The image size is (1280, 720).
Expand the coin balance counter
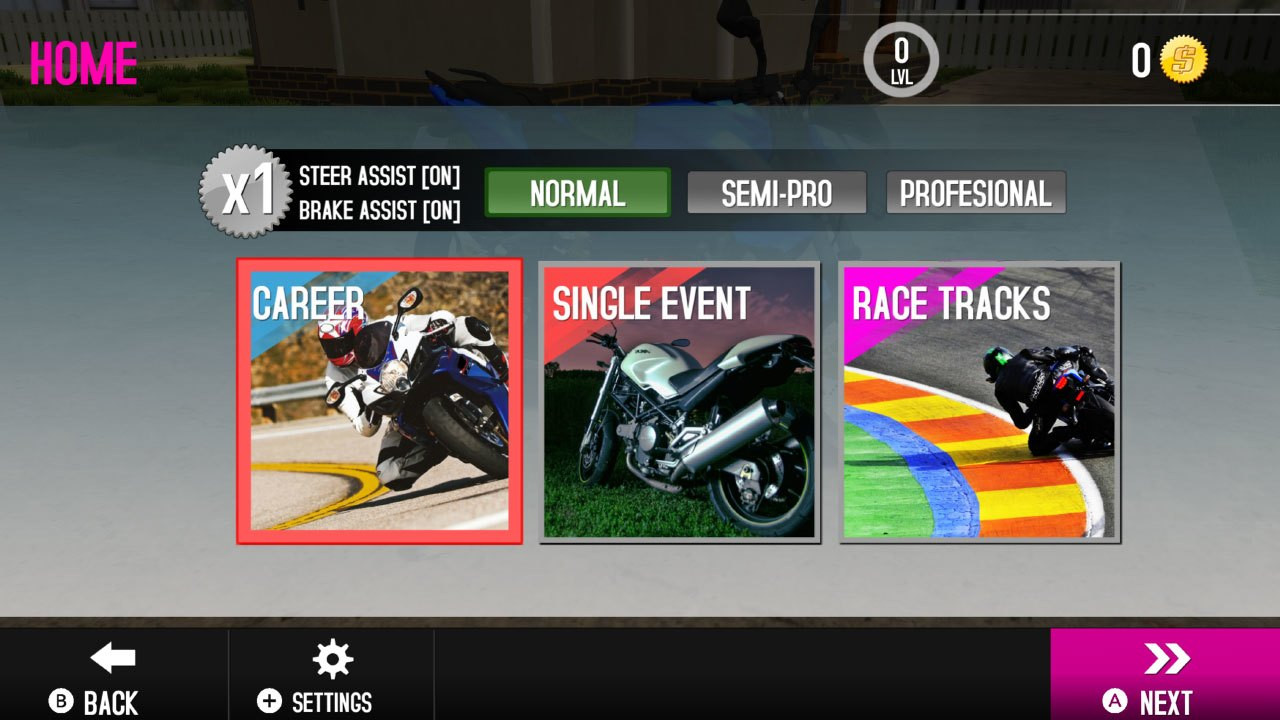click(1140, 62)
